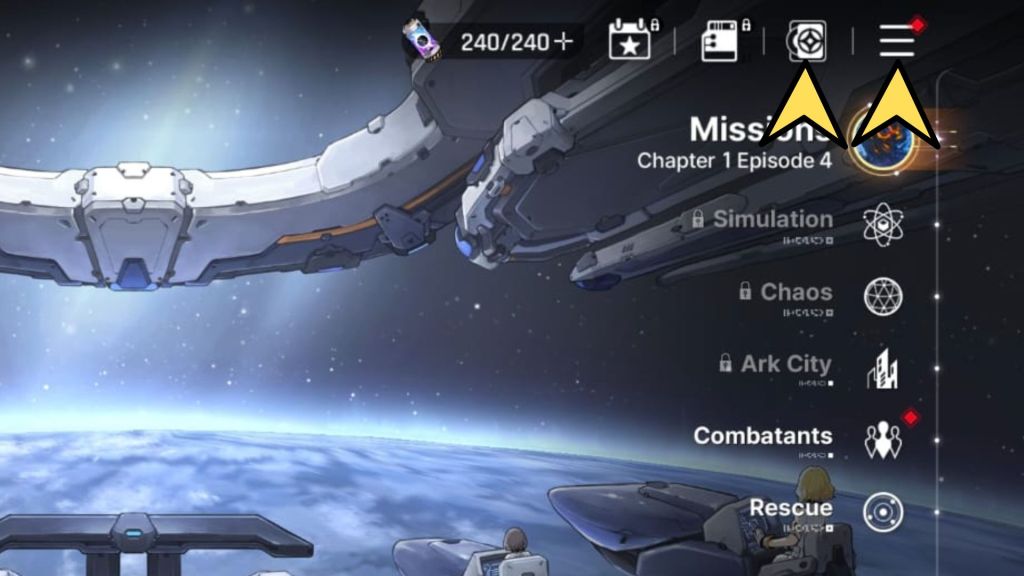Open the locked calendar star events icon
This screenshot has width=1024, height=576.
click(x=630, y=42)
